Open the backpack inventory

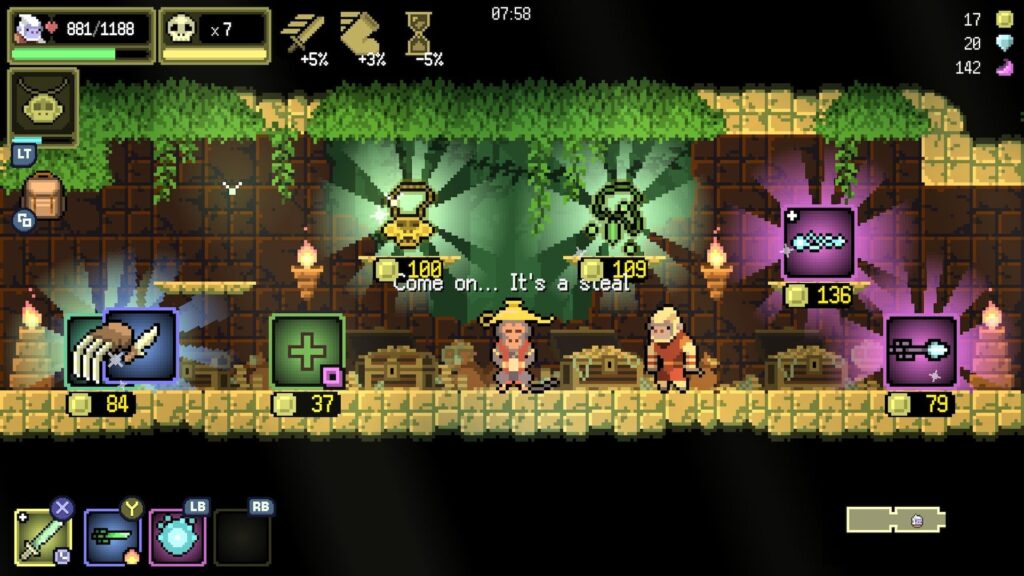(41, 197)
